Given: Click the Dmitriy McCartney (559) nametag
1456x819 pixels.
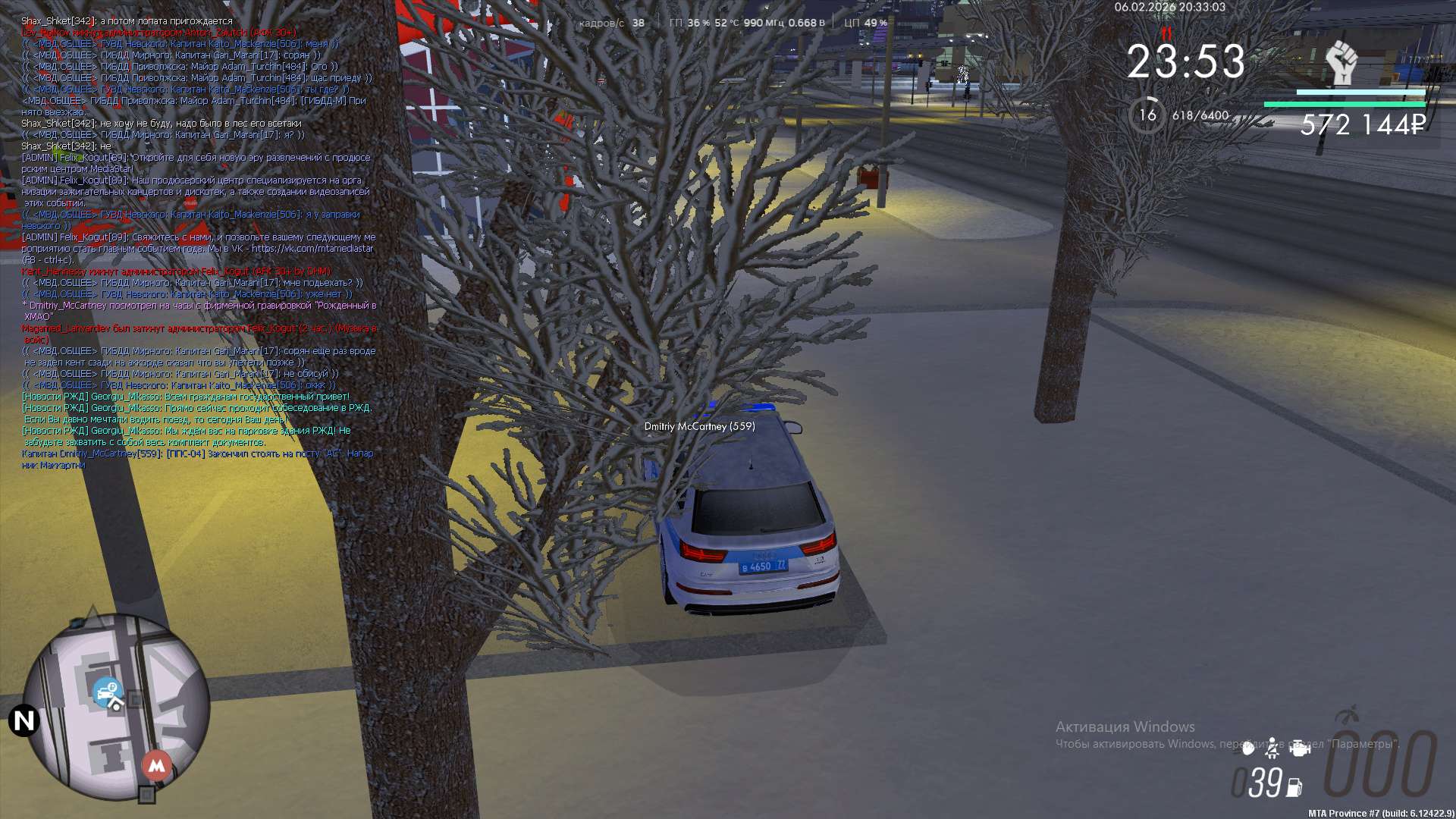Looking at the screenshot, I should click(x=699, y=426).
